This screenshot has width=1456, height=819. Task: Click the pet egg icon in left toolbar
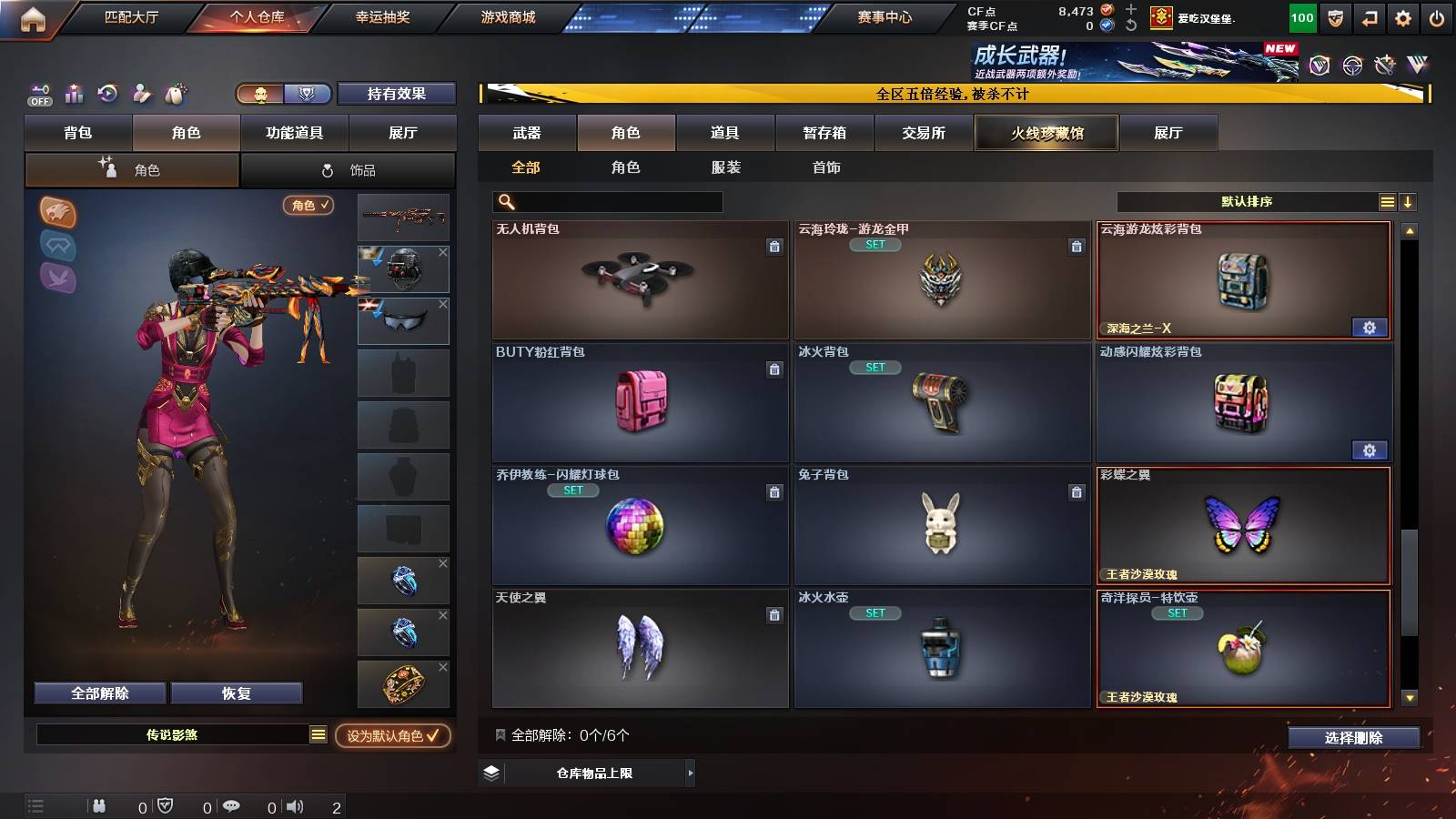pyautogui.click(x=175, y=93)
